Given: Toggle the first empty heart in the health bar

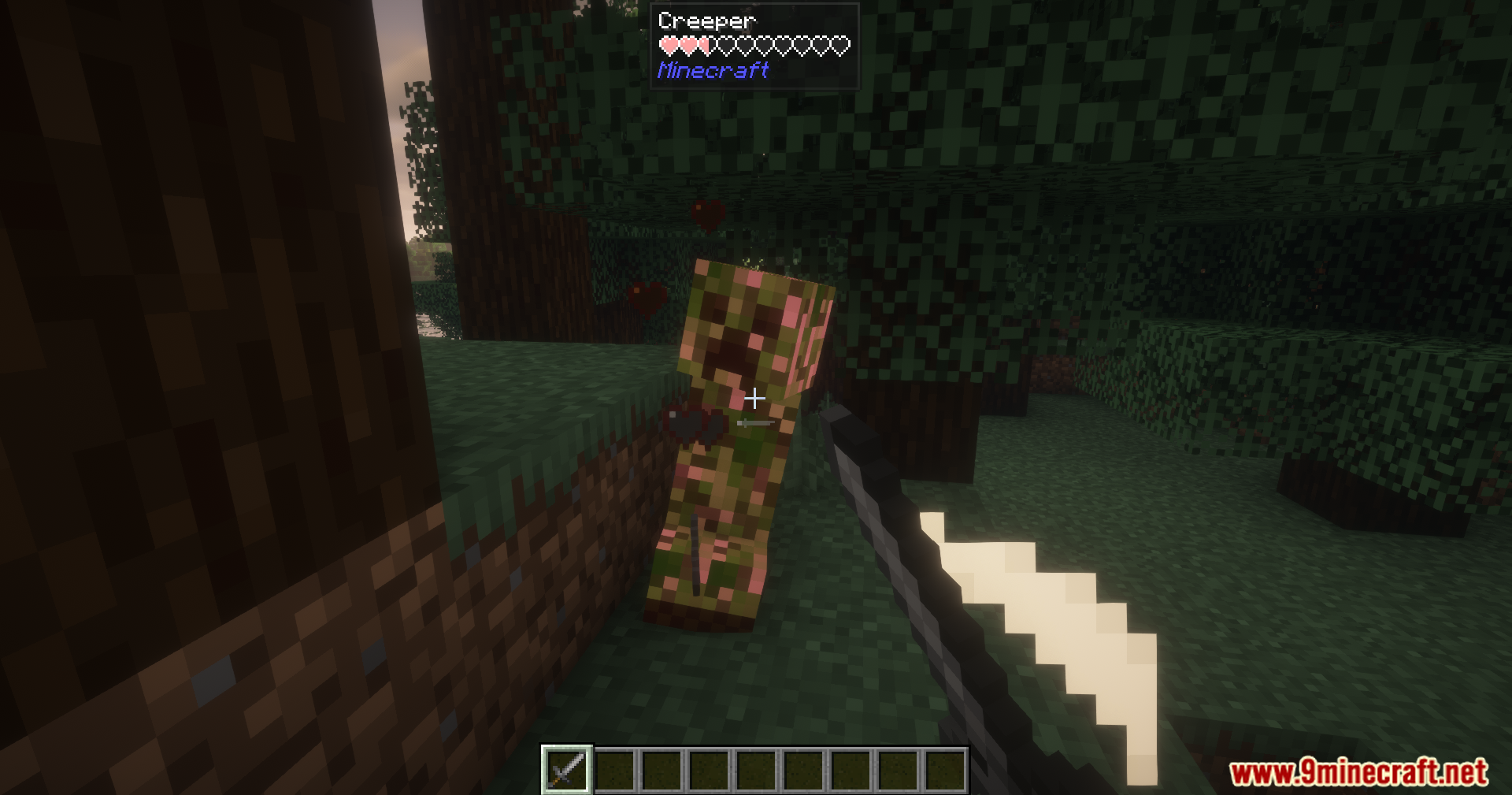Looking at the screenshot, I should click(726, 44).
